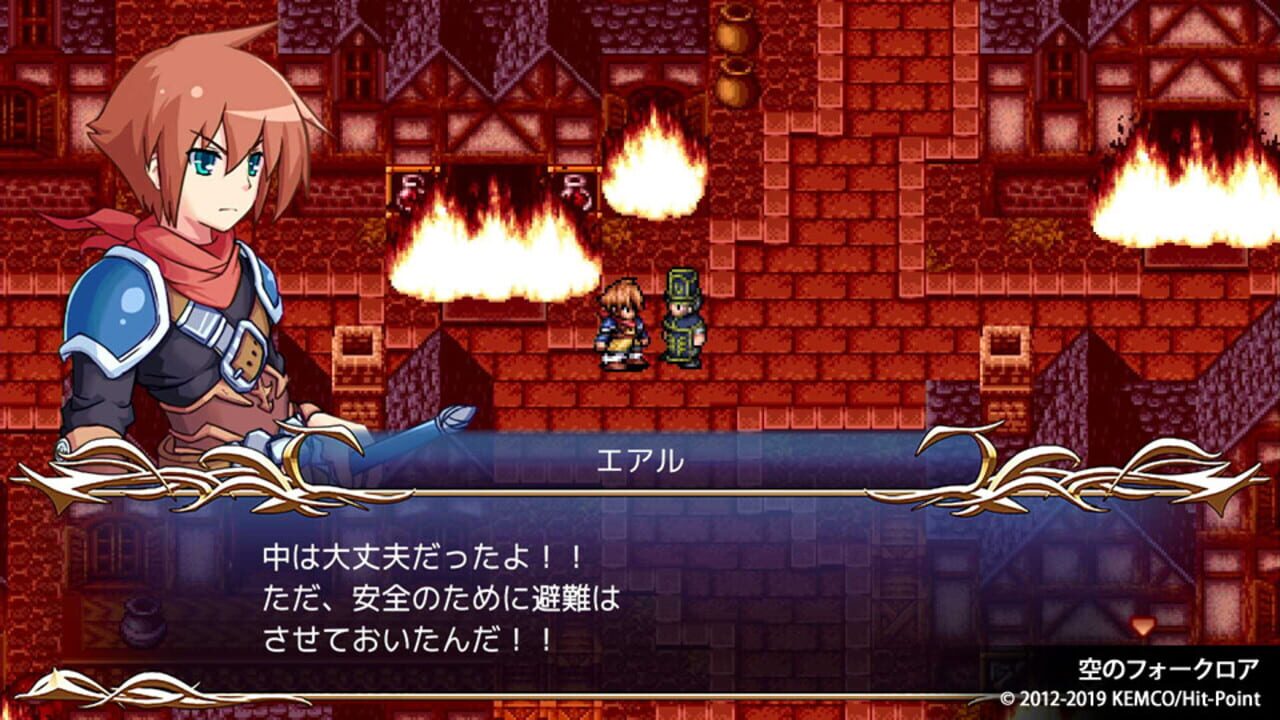Click the エアル name banner above the dialogue
The width and height of the screenshot is (1280, 720).
pyautogui.click(x=638, y=455)
